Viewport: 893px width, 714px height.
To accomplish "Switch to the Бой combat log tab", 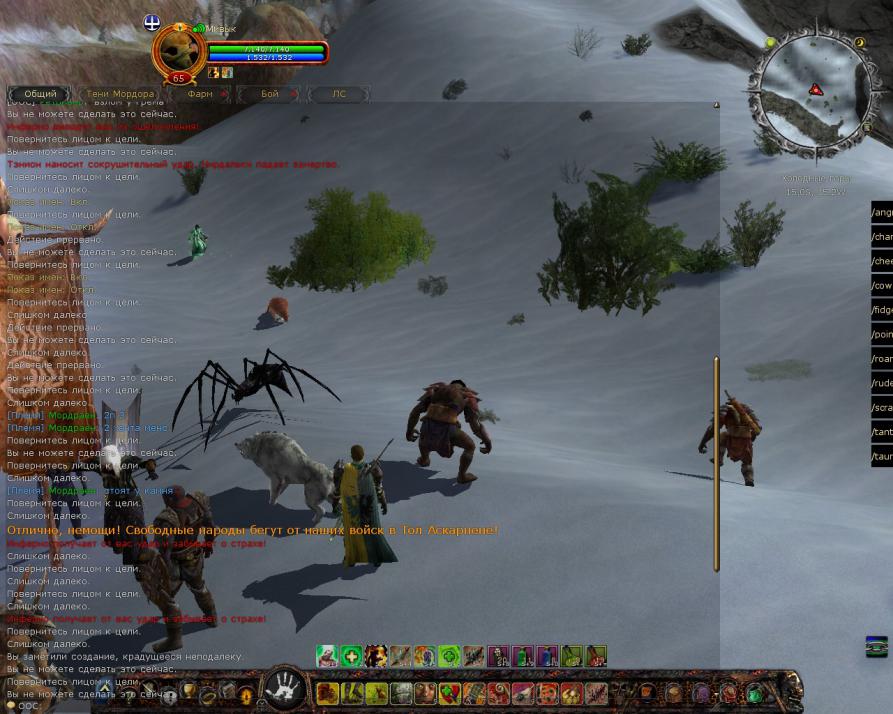I will (x=270, y=94).
